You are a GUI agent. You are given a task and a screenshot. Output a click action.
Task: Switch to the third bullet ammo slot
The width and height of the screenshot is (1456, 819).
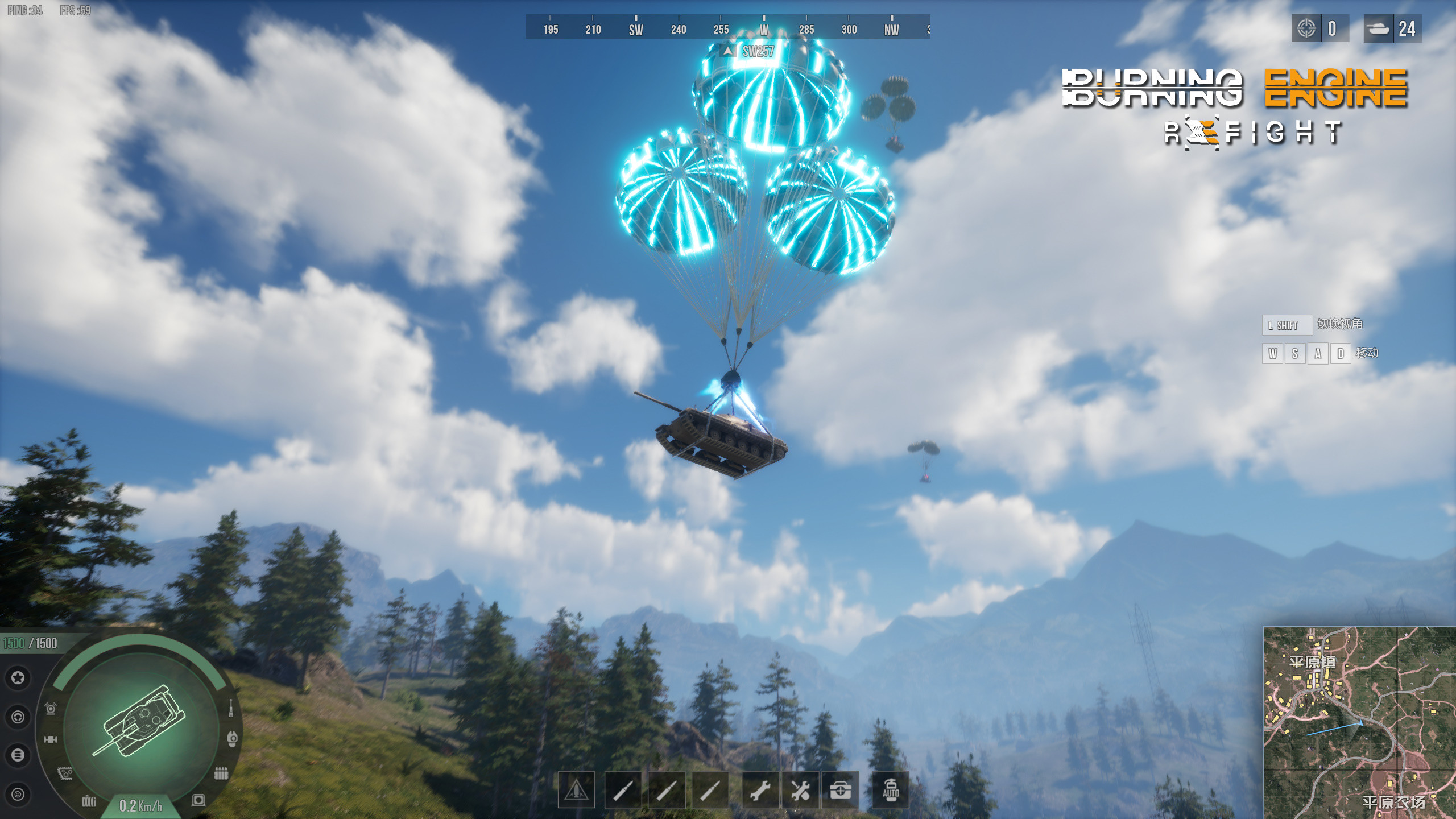tap(710, 789)
